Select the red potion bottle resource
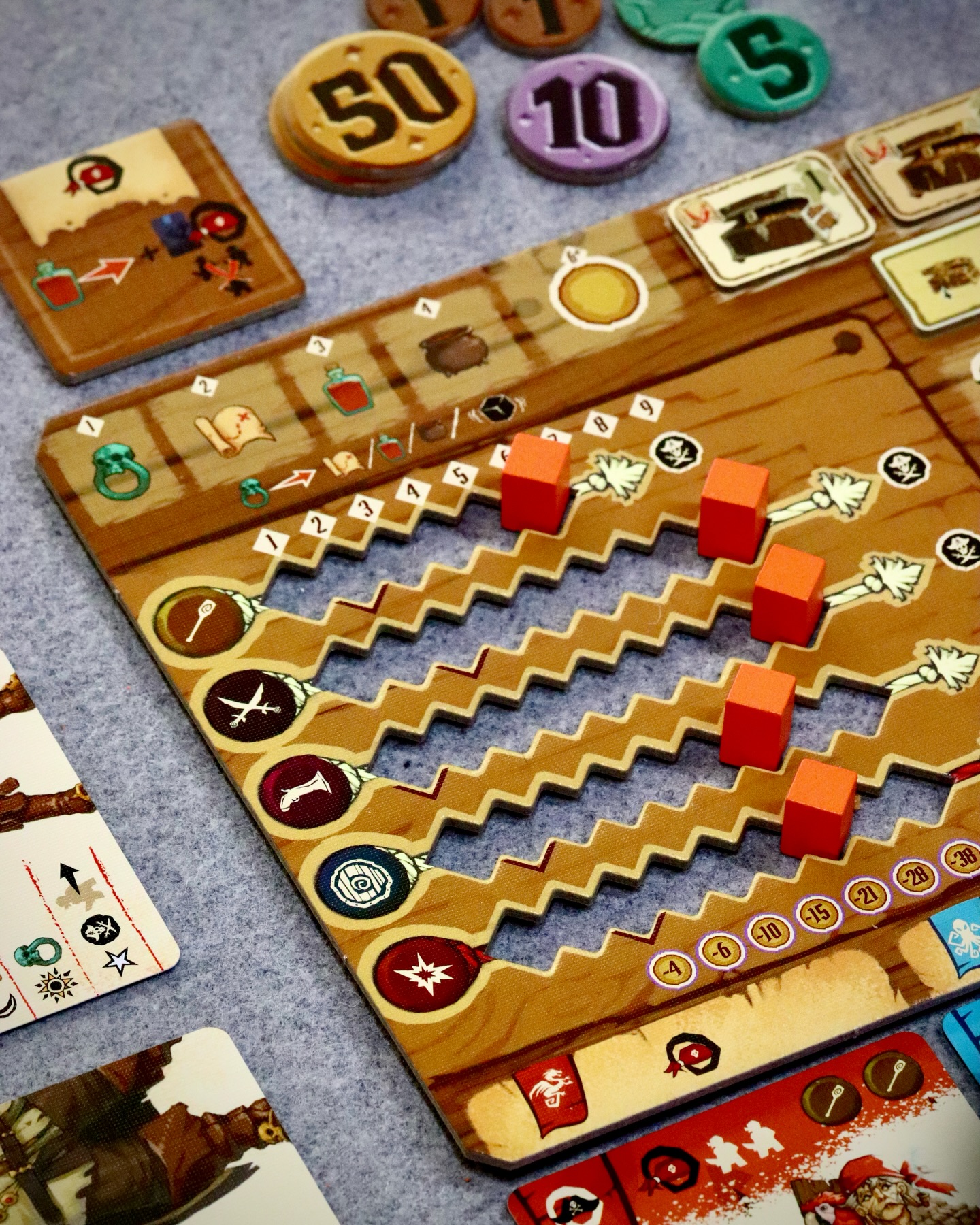Screen dimensions: 980x1225 348,389
